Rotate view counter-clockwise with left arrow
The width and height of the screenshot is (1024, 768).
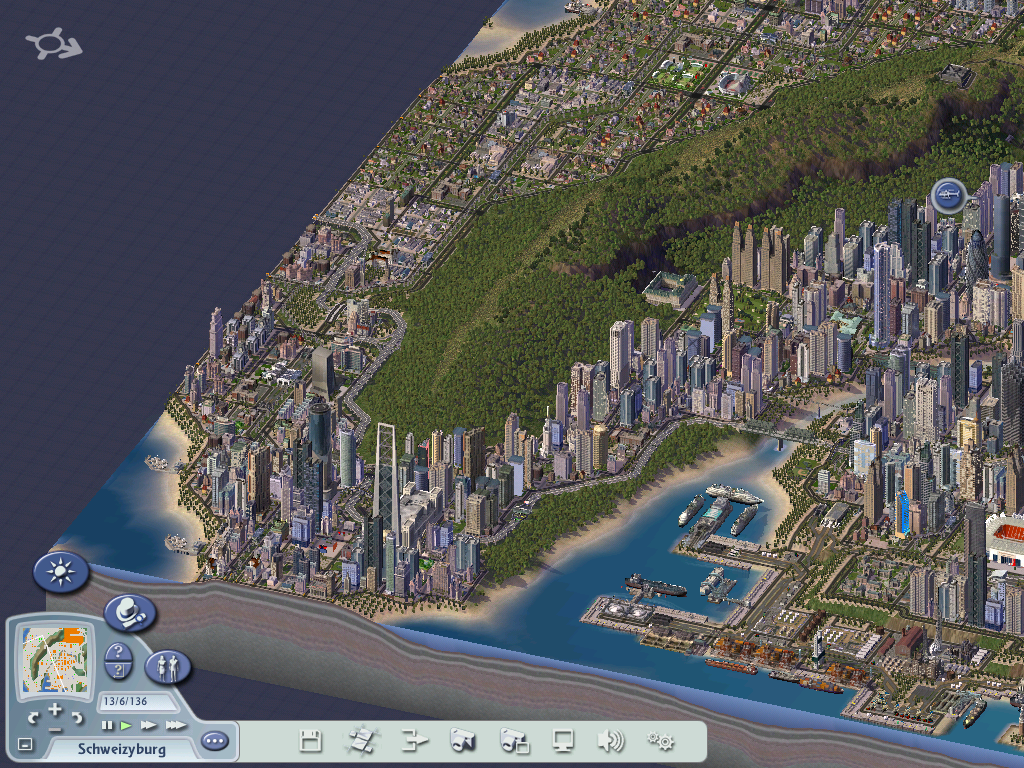click(33, 717)
